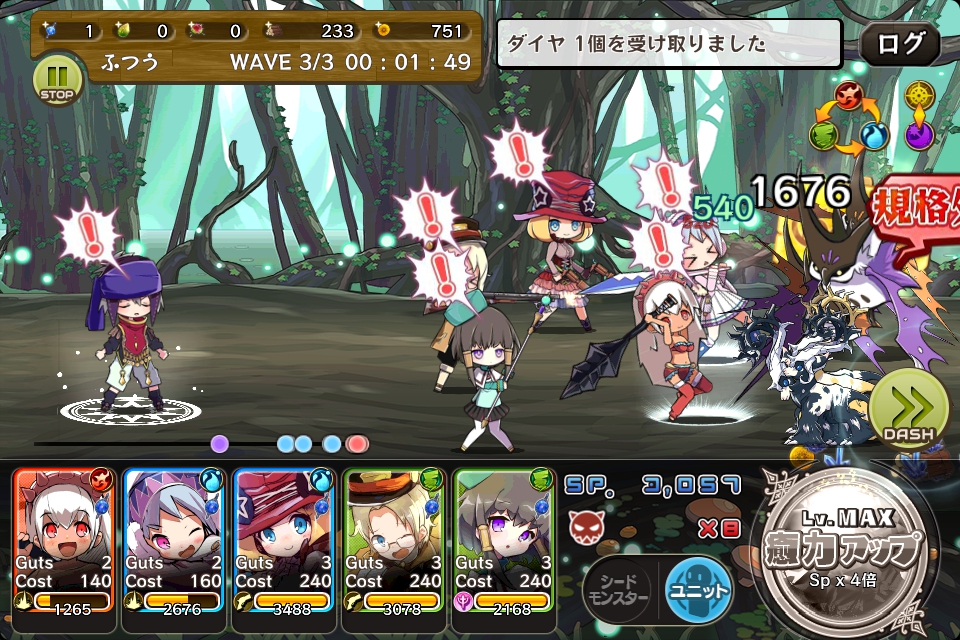Tap the diamond received notification message
This screenshot has width=960, height=640.
coord(669,44)
